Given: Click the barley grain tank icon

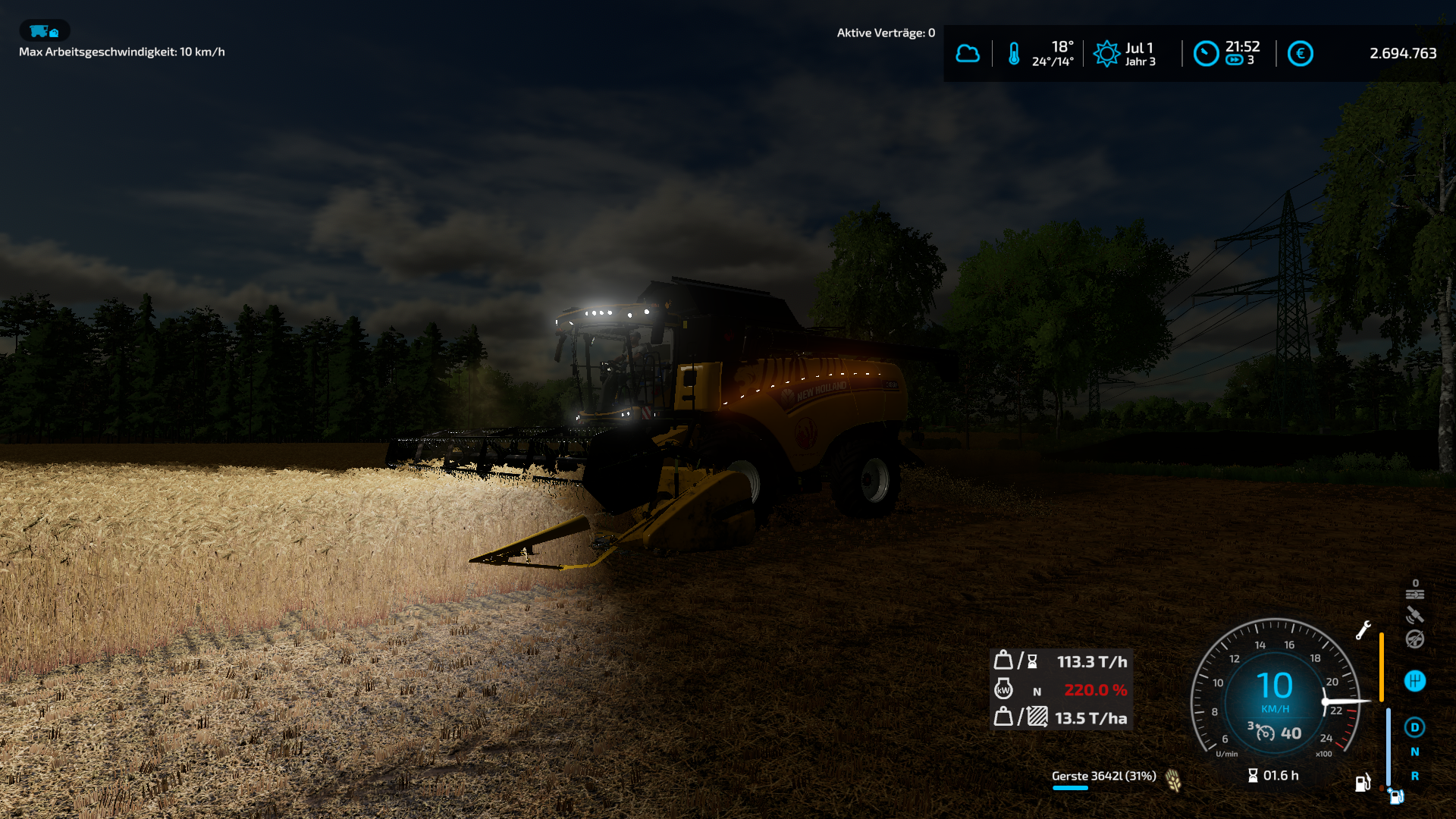Looking at the screenshot, I should pos(1173,780).
